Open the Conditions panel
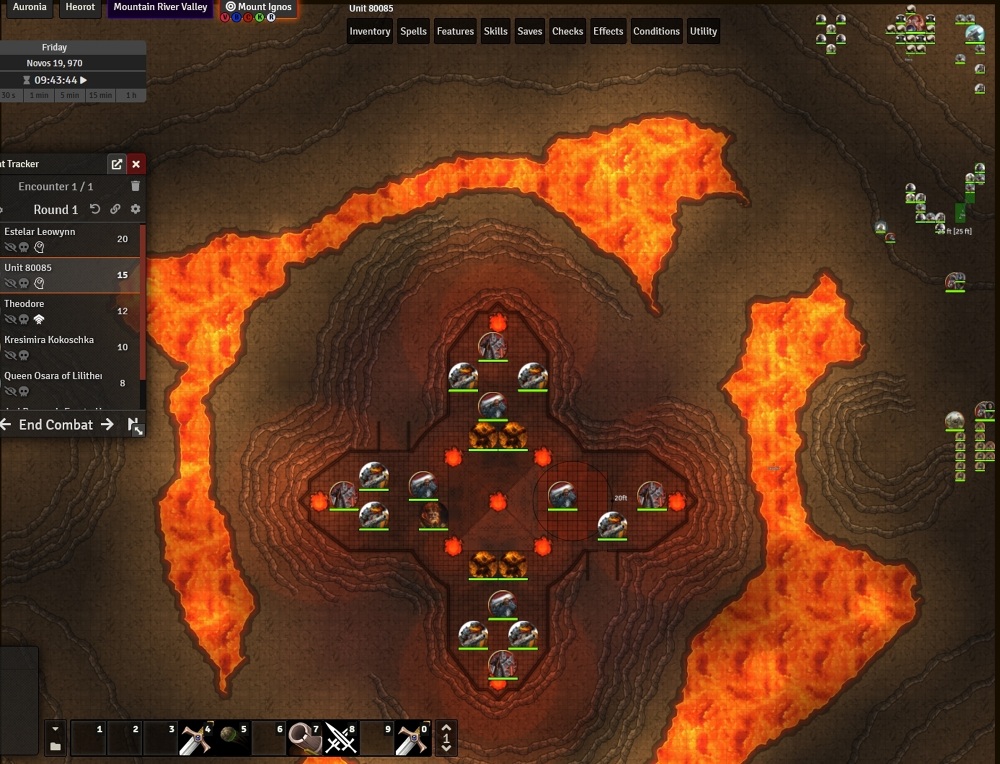 pyautogui.click(x=656, y=32)
